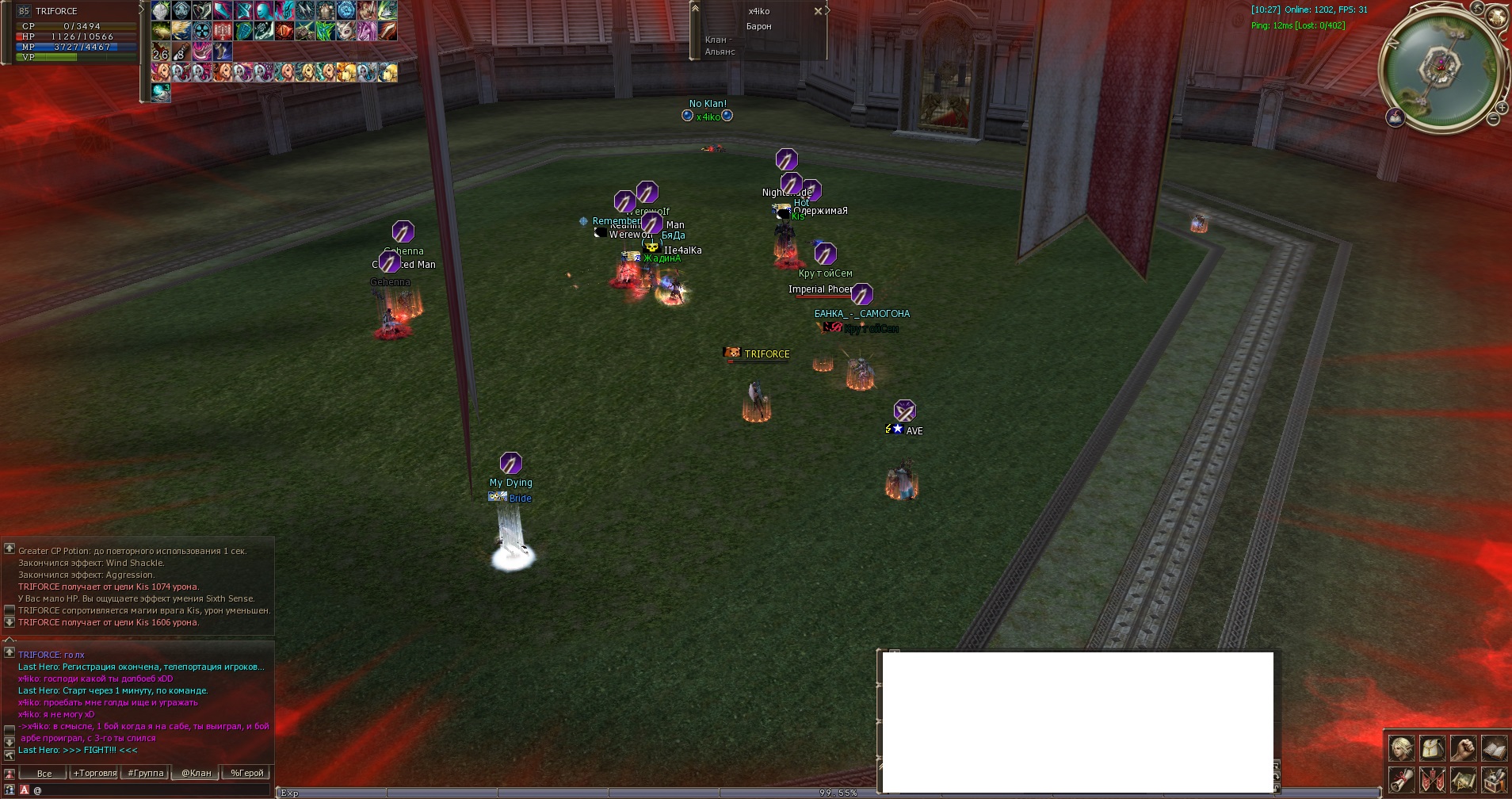Open the map parchment icon
The width and height of the screenshot is (1512, 799).
(x=1464, y=779)
